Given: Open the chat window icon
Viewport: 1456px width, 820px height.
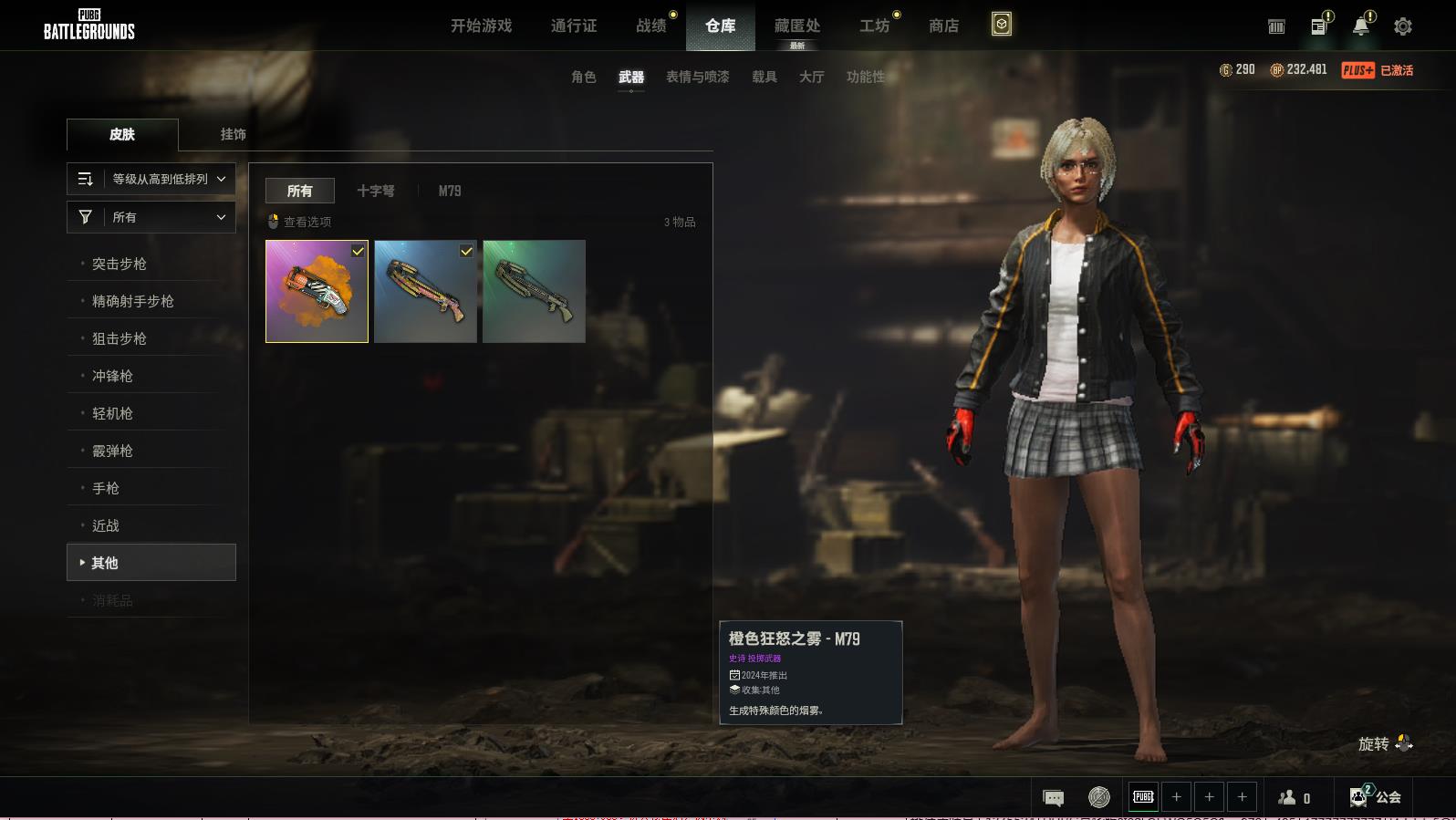Looking at the screenshot, I should 1053,797.
